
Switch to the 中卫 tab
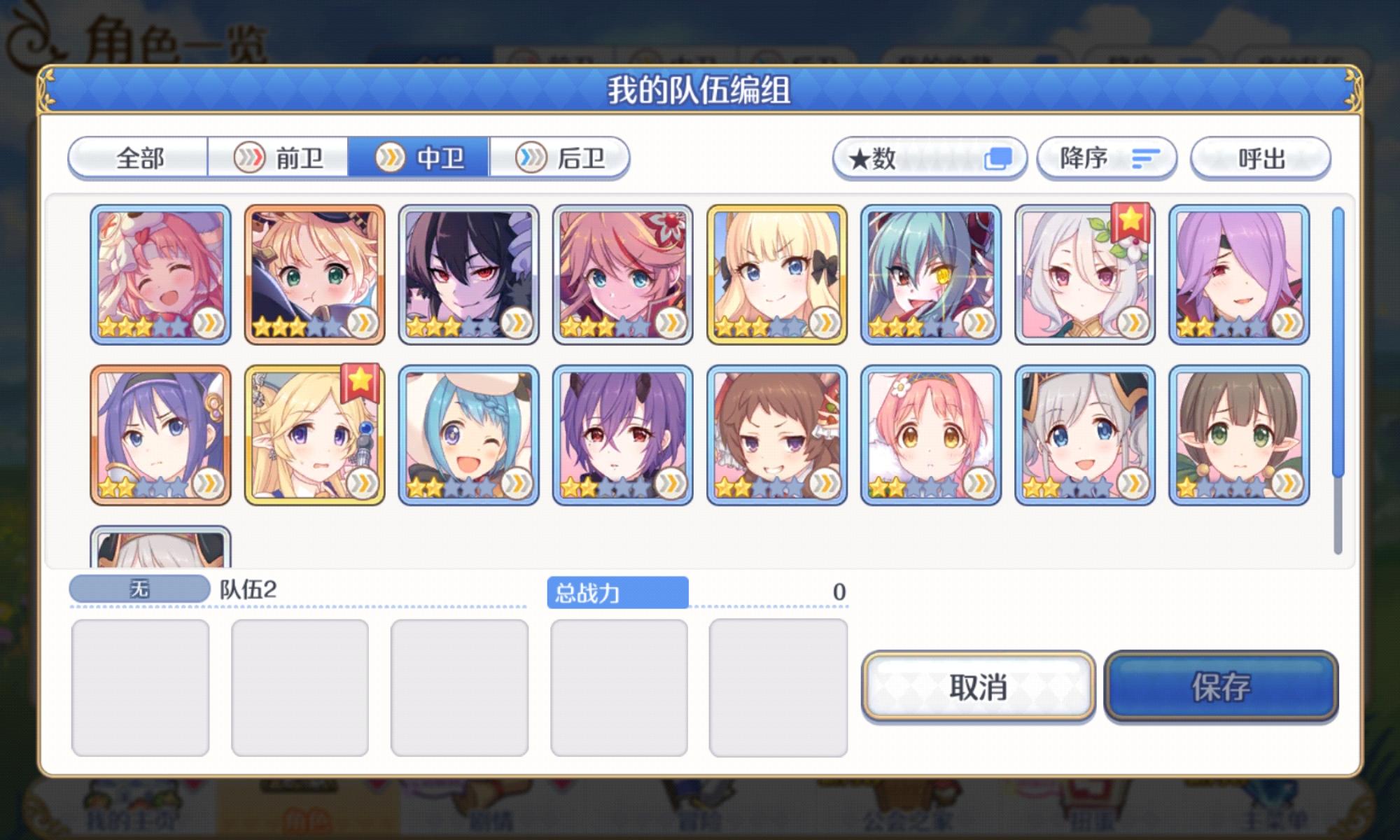click(x=419, y=158)
